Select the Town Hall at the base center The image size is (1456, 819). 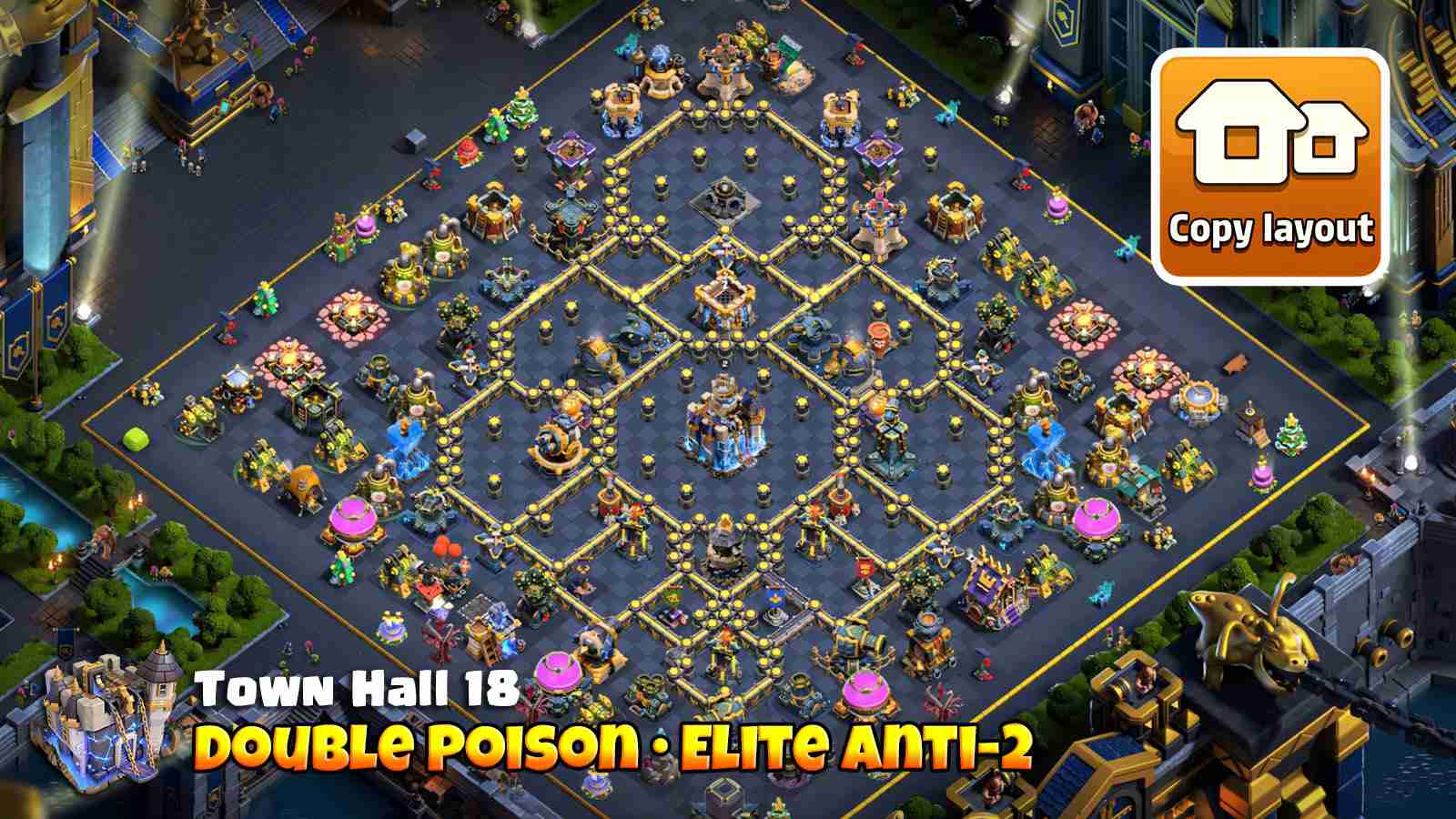[723, 423]
